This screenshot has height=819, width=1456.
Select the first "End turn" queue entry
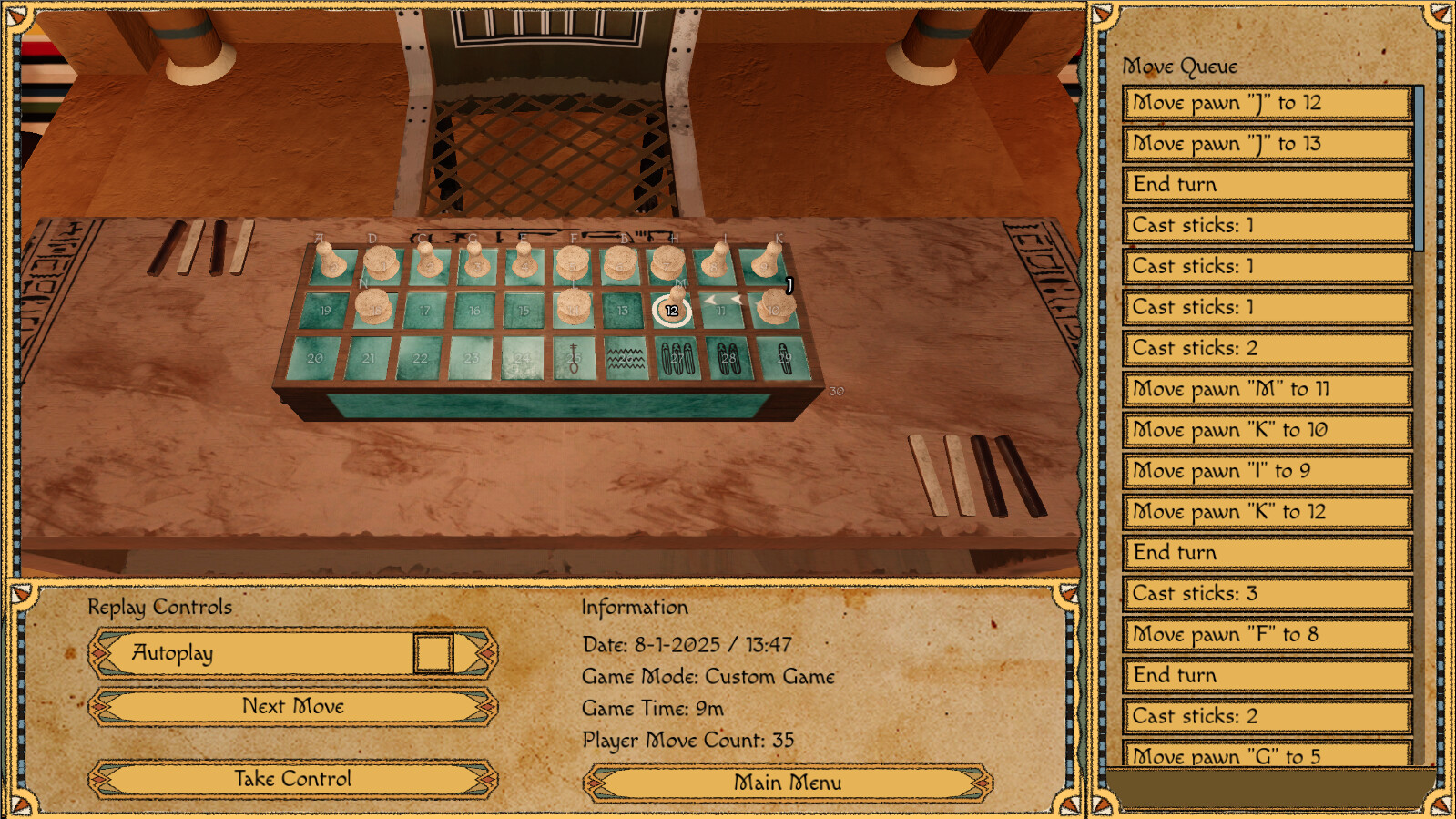tap(1266, 185)
